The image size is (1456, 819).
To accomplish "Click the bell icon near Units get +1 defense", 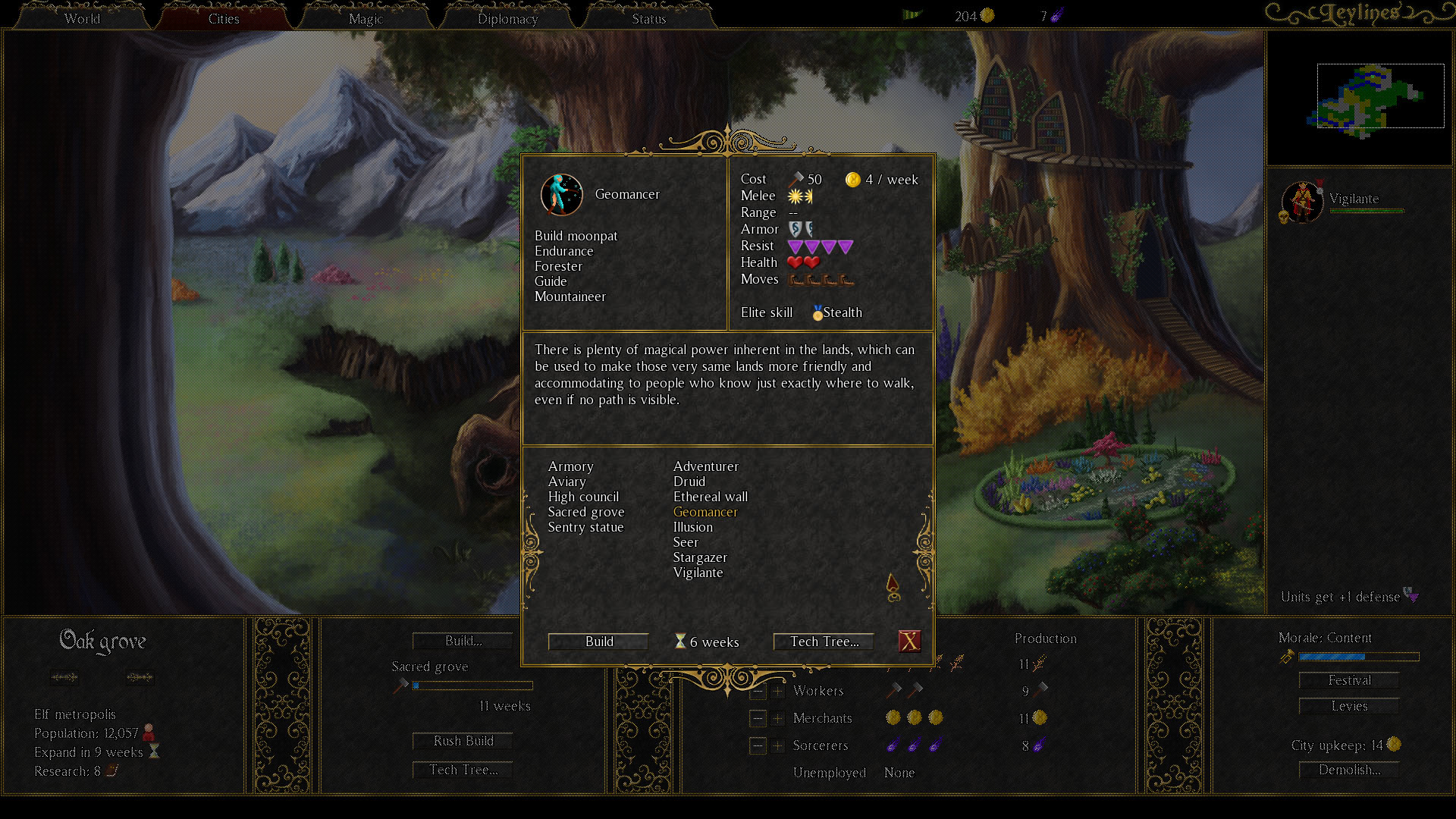I will pyautogui.click(x=1410, y=597).
